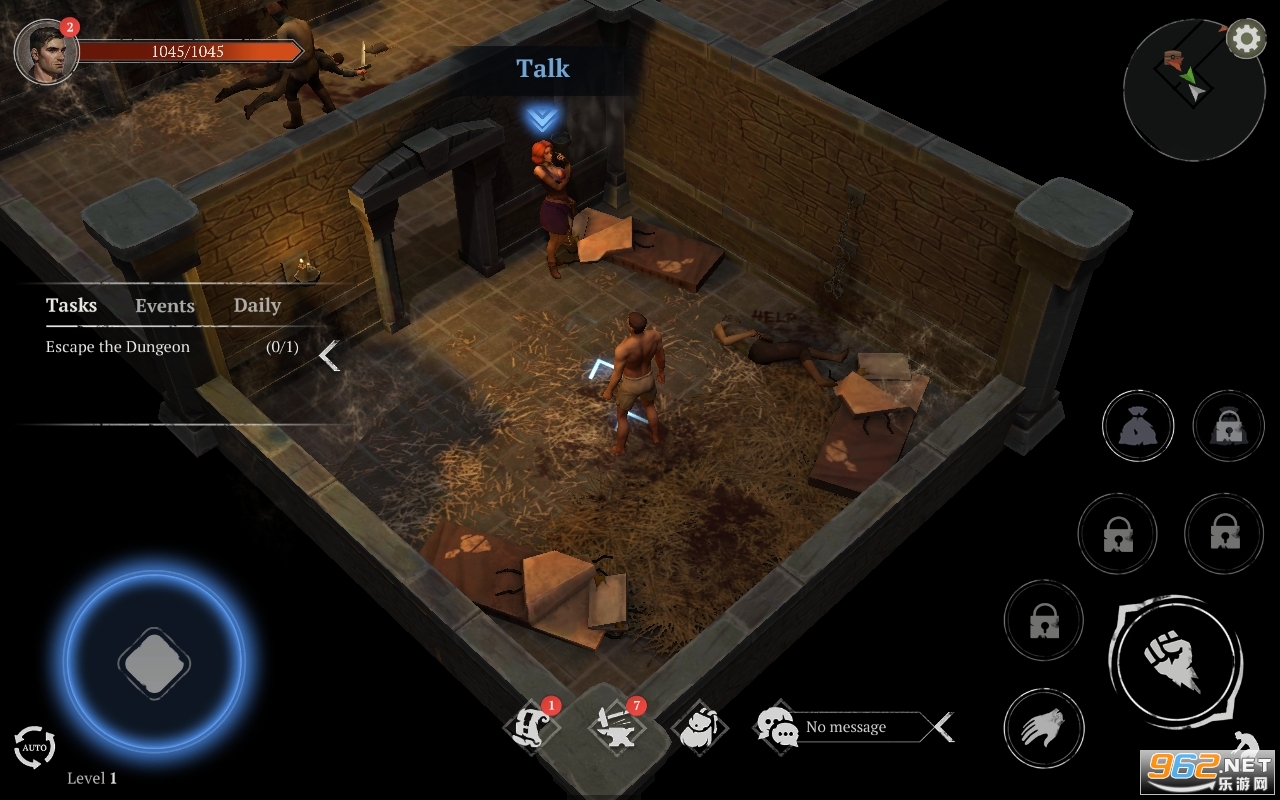Talk to the NPC via Talk prompt
The image size is (1280, 800).
(542, 69)
